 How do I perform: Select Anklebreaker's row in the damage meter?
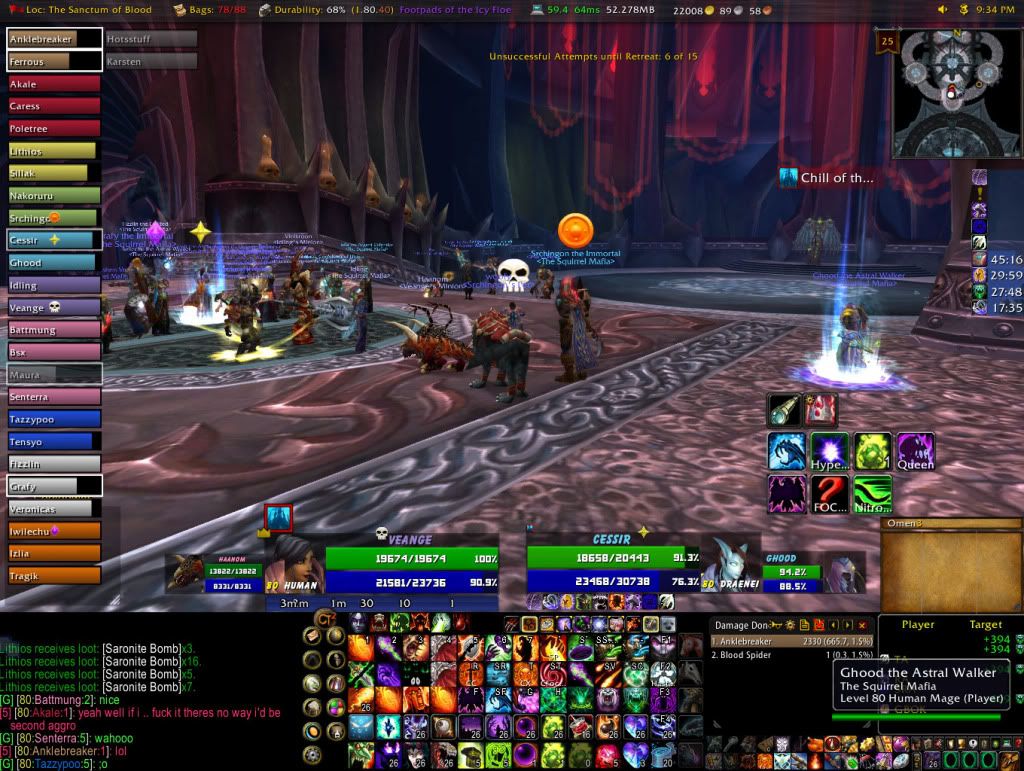coord(790,642)
